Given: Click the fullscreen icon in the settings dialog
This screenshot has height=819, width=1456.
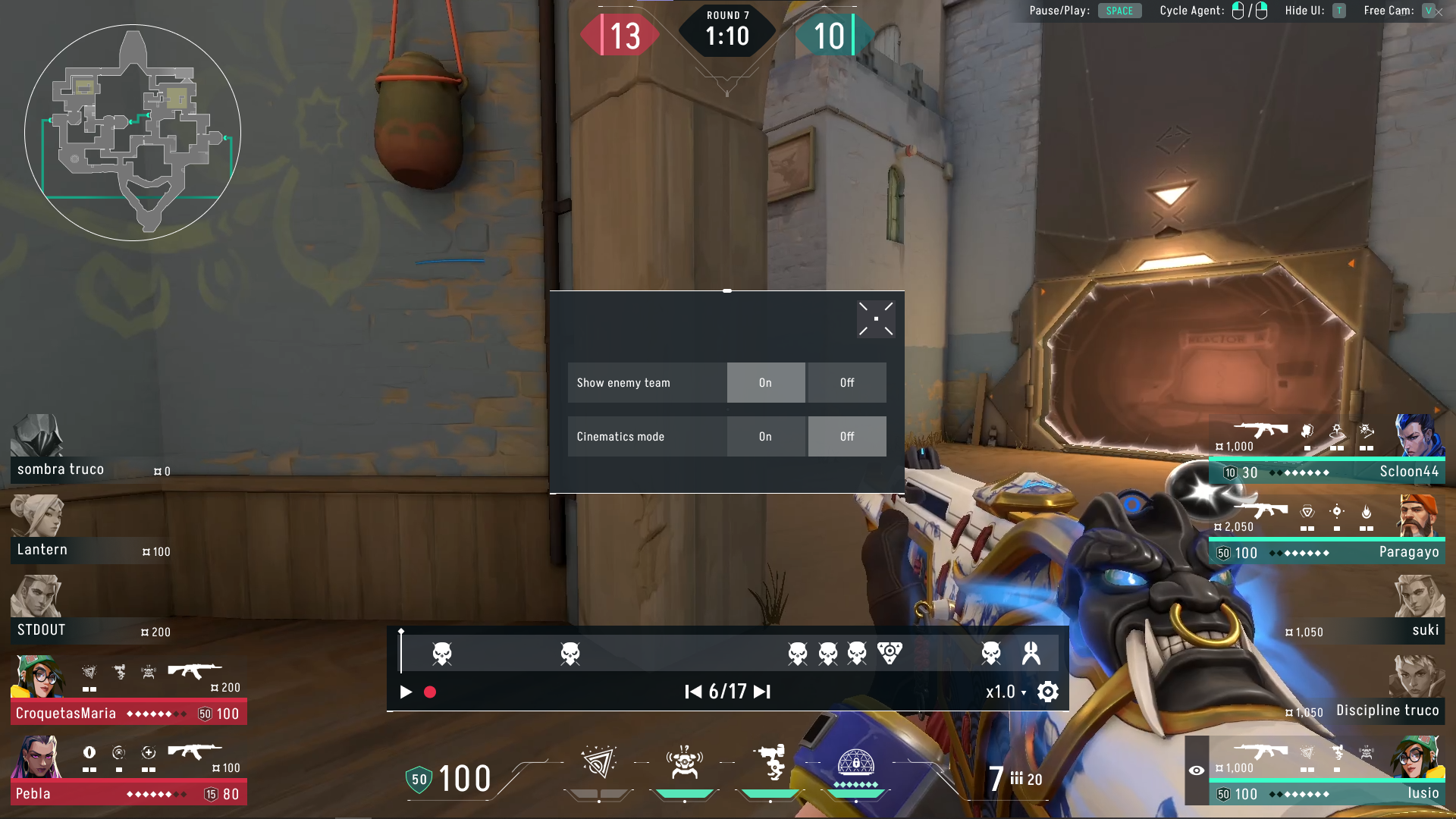Looking at the screenshot, I should coord(876,318).
